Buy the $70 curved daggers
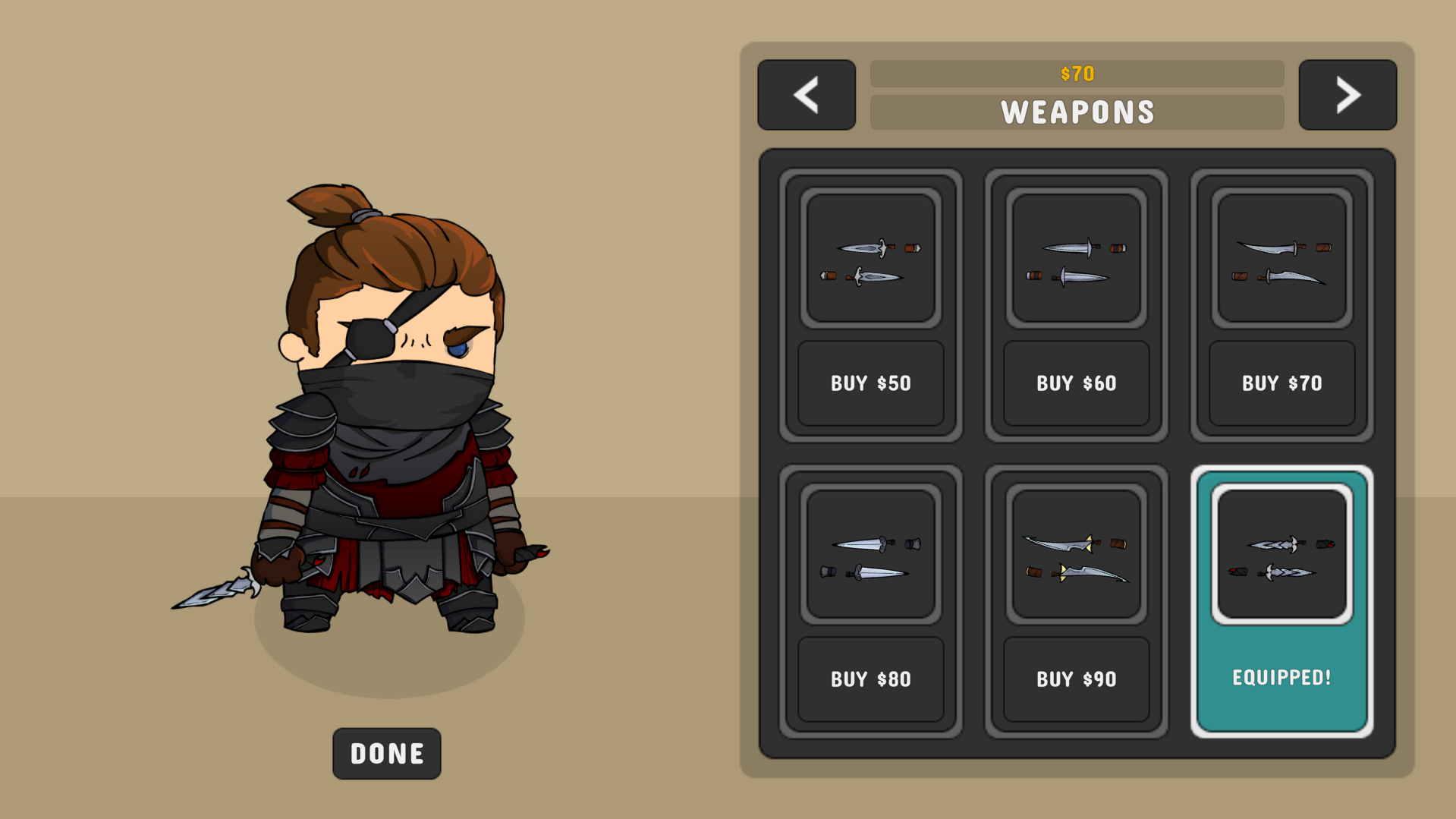This screenshot has height=819, width=1456. click(x=1281, y=383)
